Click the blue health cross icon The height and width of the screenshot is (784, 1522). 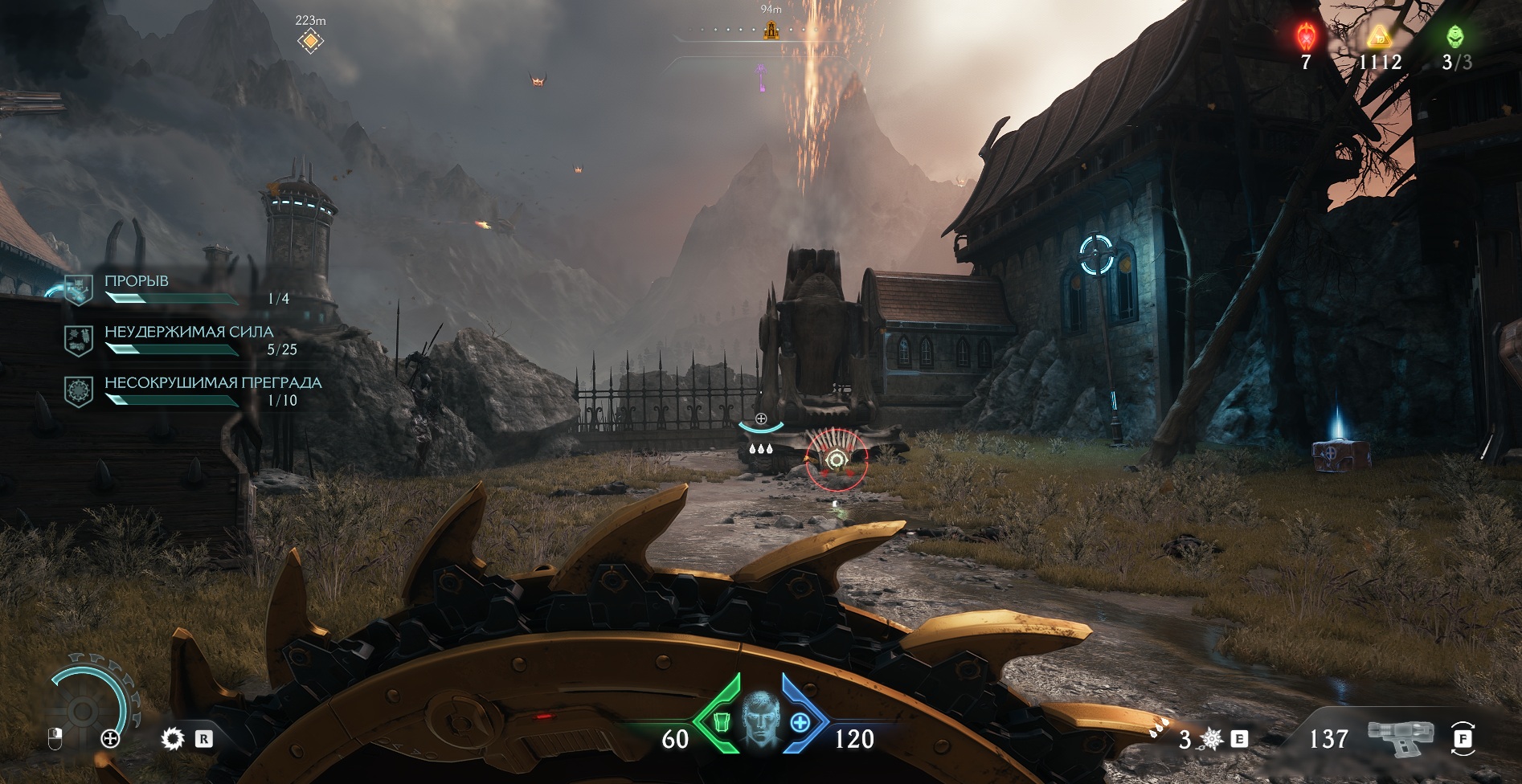[800, 722]
